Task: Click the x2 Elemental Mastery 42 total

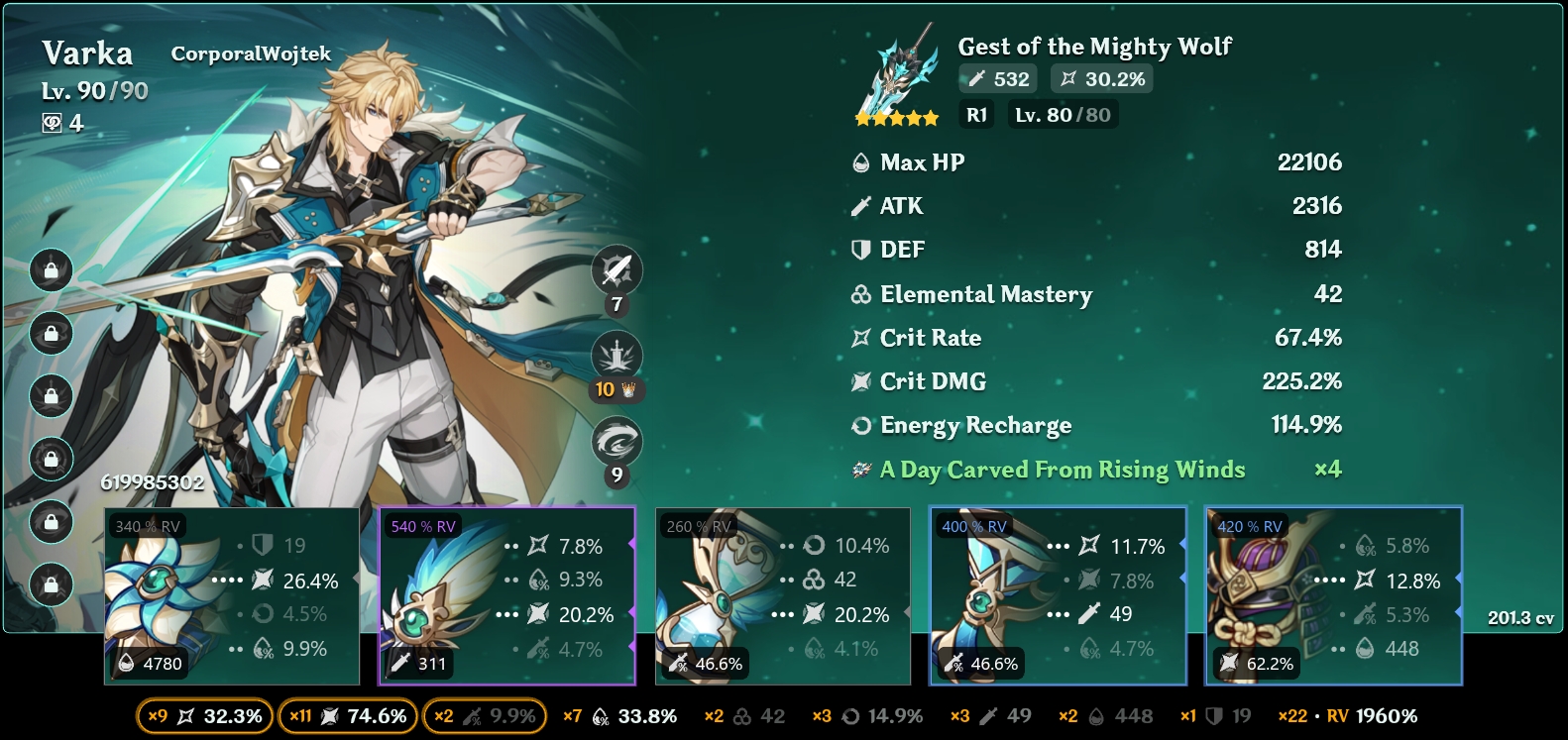Action: click(x=744, y=716)
